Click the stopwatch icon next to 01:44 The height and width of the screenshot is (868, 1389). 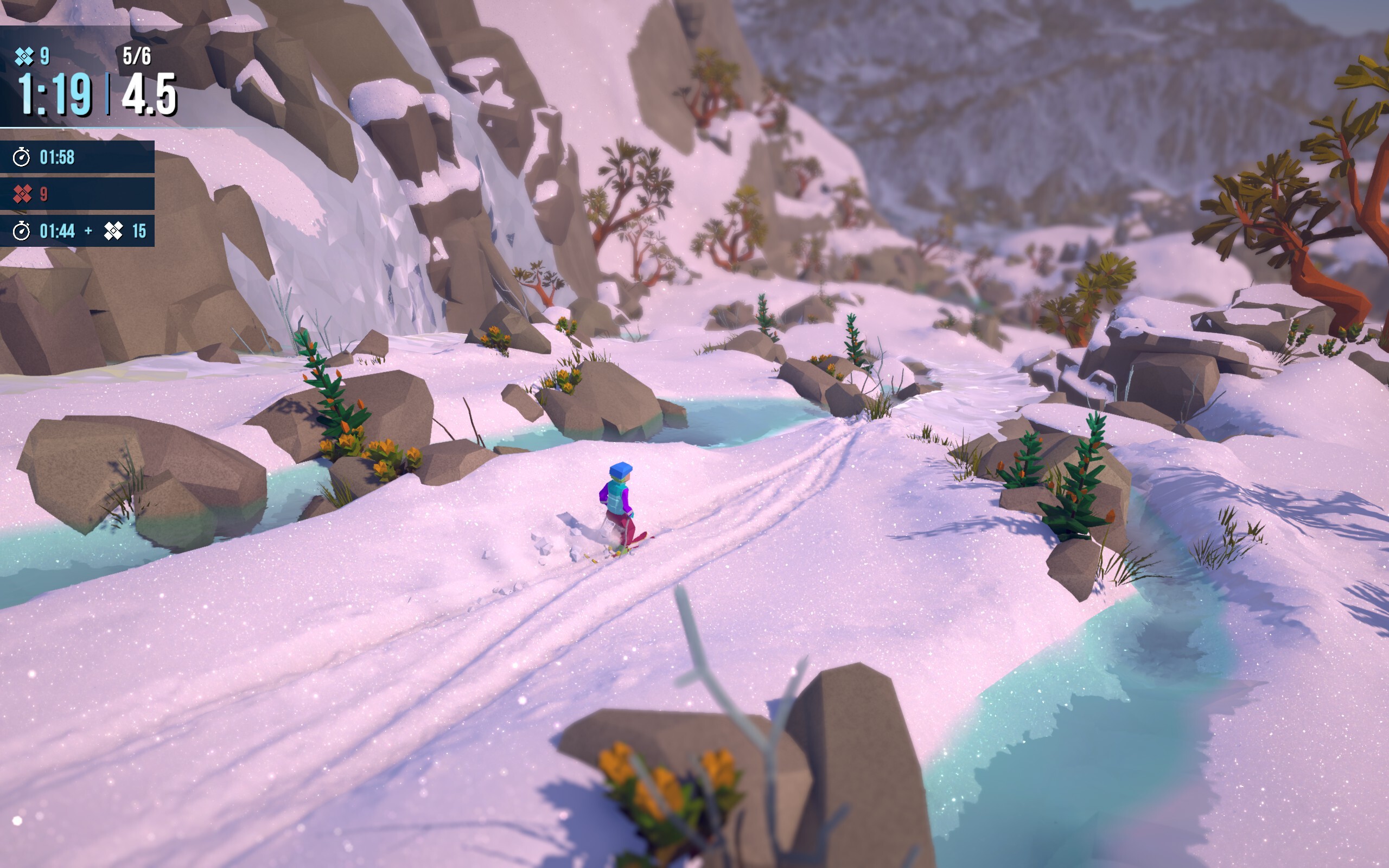(21, 231)
